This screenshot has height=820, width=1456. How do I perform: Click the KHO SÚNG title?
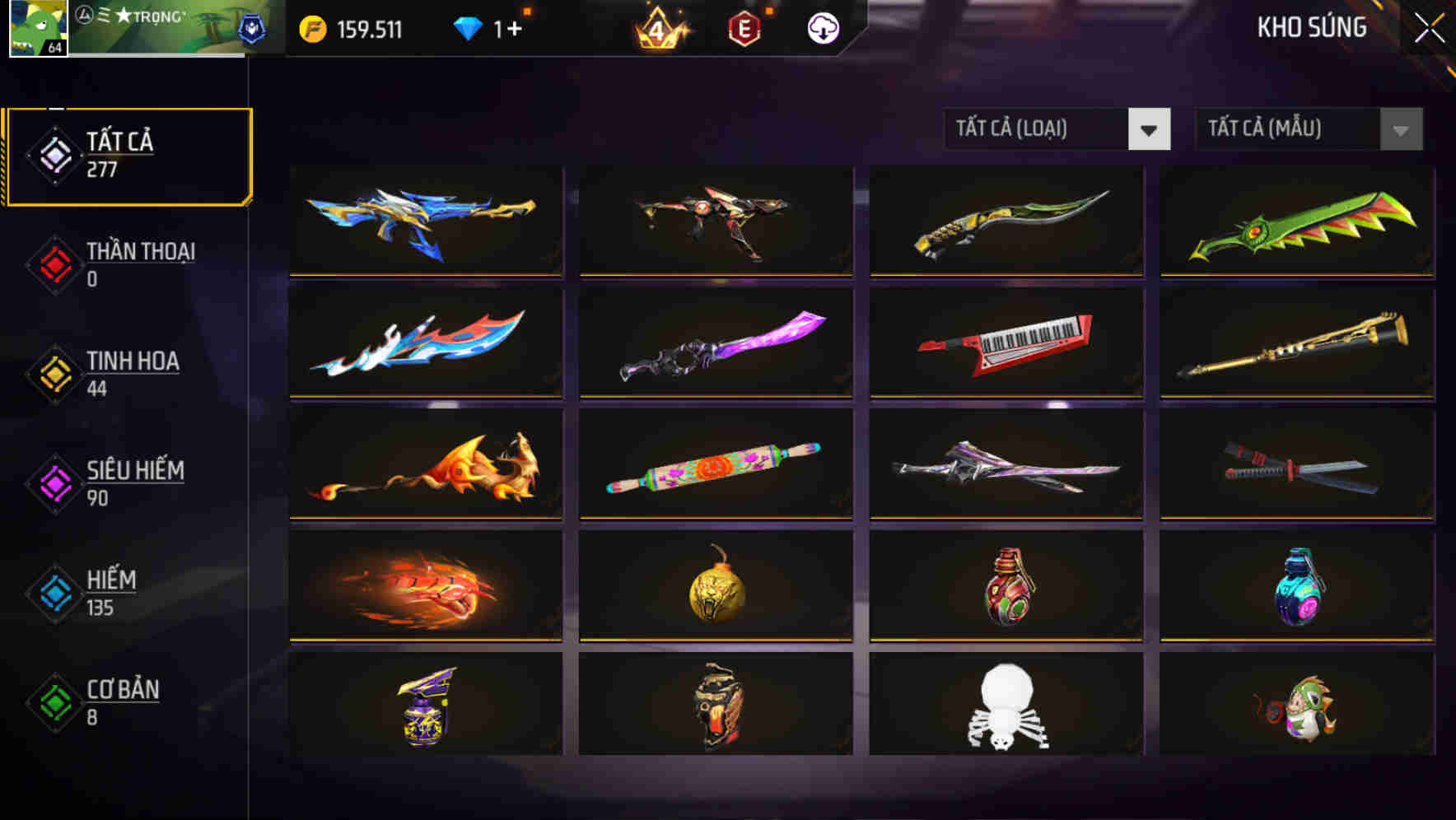click(x=1313, y=27)
